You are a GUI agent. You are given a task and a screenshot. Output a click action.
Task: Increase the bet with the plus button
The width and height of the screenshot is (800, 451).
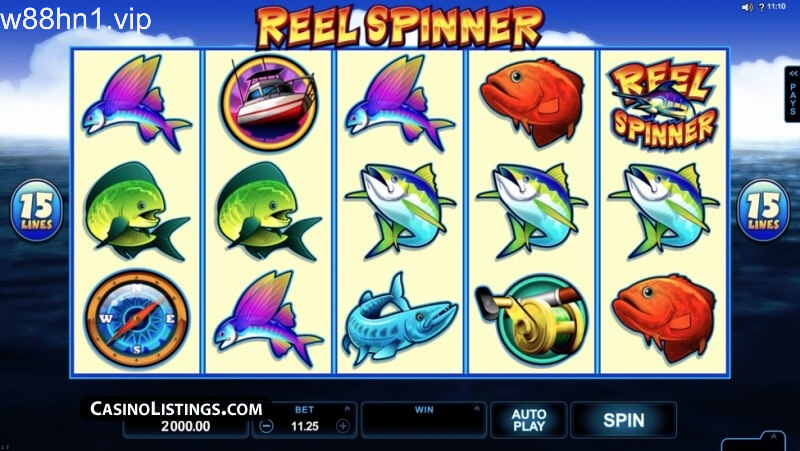(343, 425)
